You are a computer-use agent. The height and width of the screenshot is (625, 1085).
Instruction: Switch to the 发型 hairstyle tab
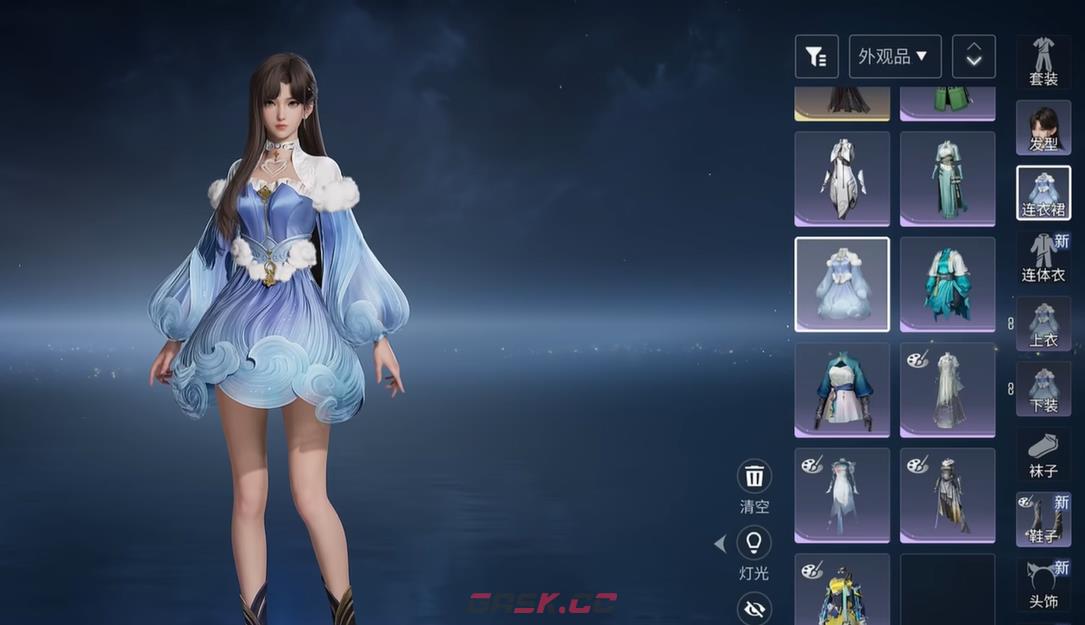[1043, 128]
